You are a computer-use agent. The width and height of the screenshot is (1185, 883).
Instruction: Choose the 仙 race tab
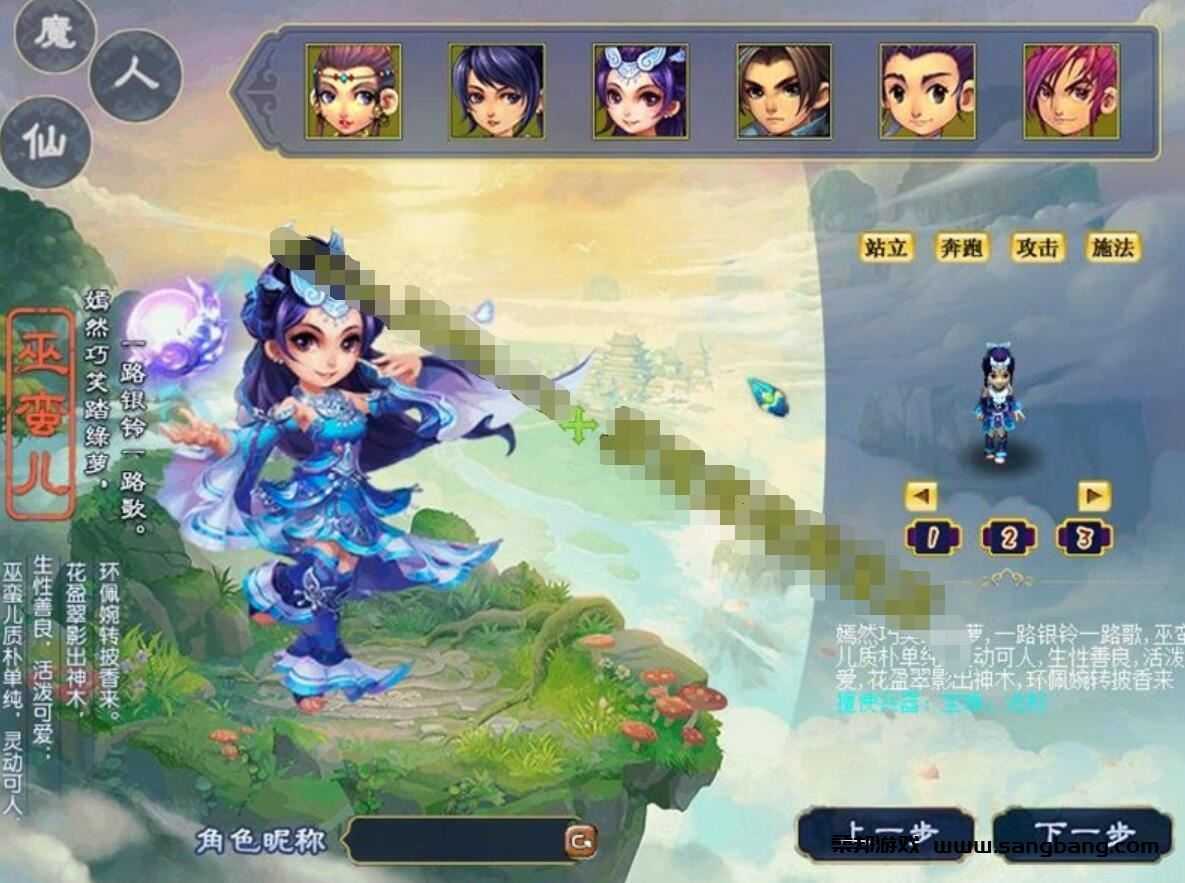tap(45, 142)
